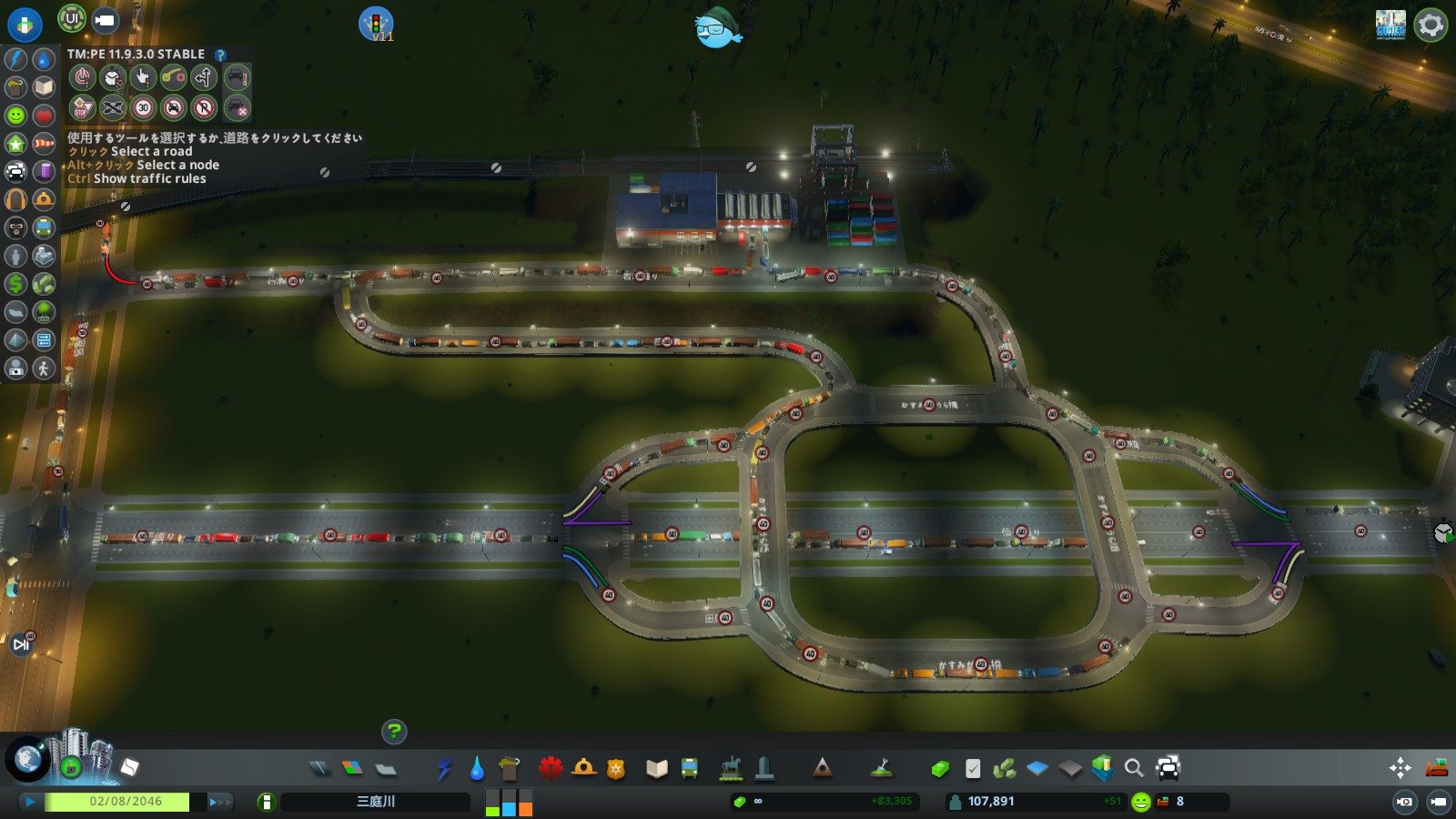This screenshot has width=1456, height=819.
Task: Click the TM:PE help question mark
Action: tap(220, 55)
